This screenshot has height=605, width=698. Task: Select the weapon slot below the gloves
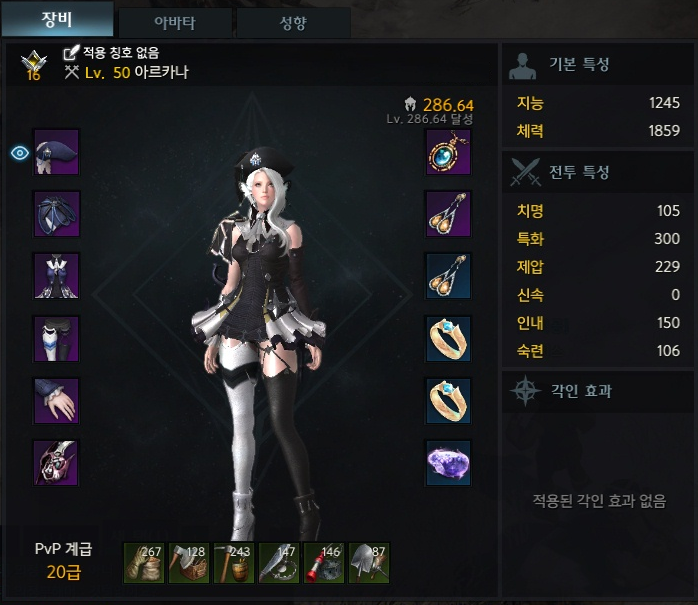(56, 464)
